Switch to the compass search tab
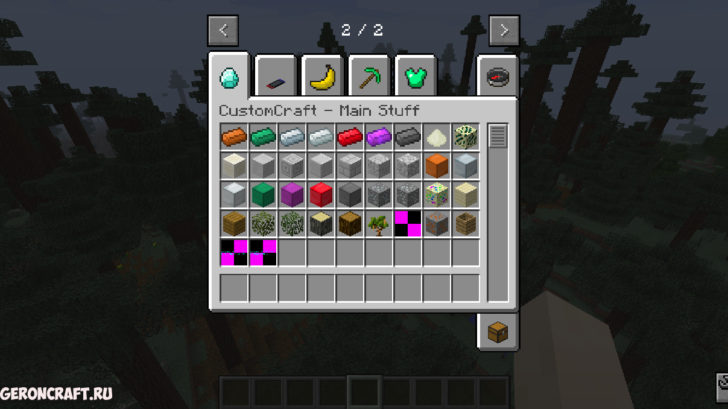The width and height of the screenshot is (728, 409). (x=497, y=75)
